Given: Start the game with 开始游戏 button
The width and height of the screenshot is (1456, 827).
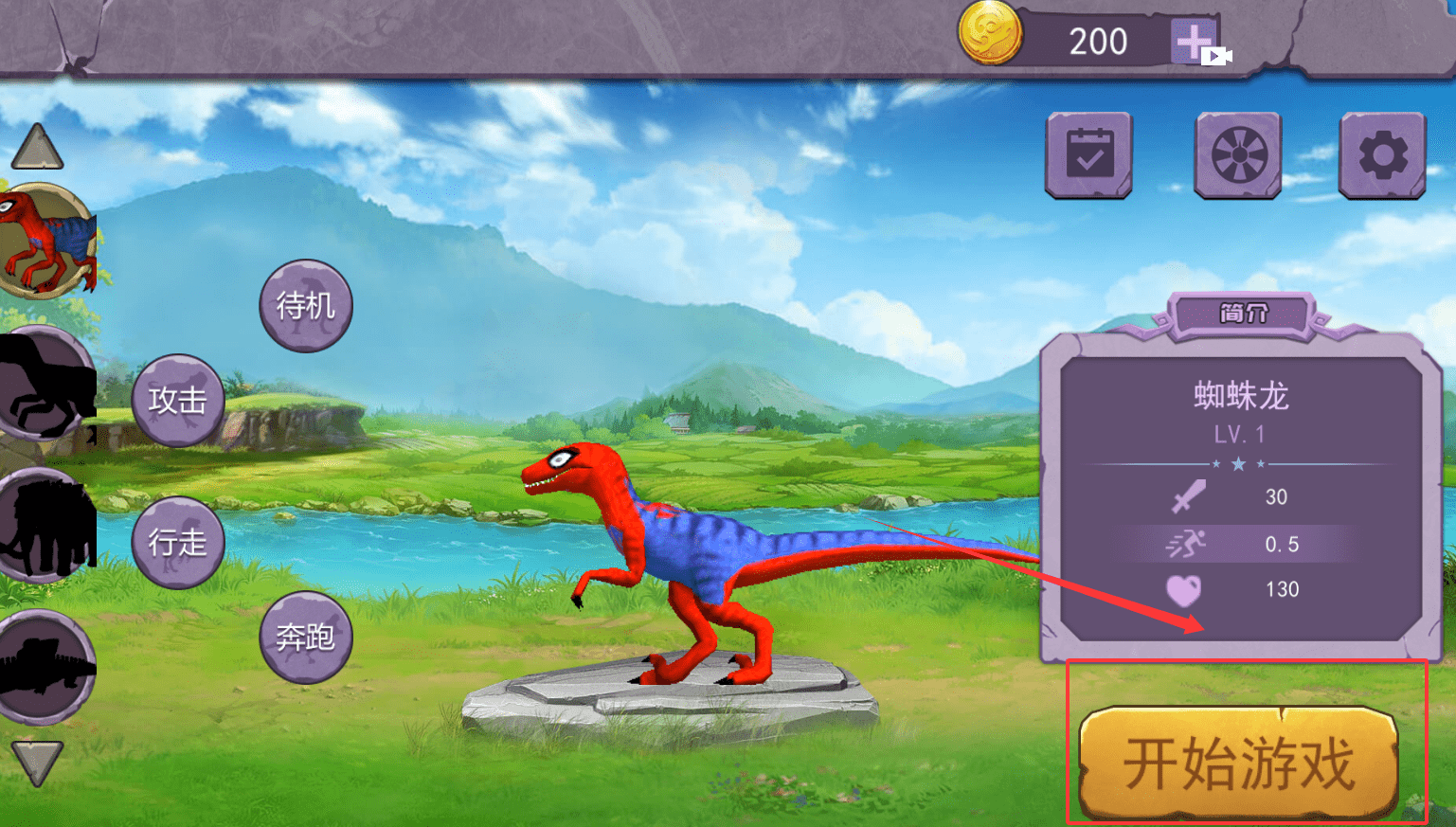Looking at the screenshot, I should pyautogui.click(x=1238, y=763).
